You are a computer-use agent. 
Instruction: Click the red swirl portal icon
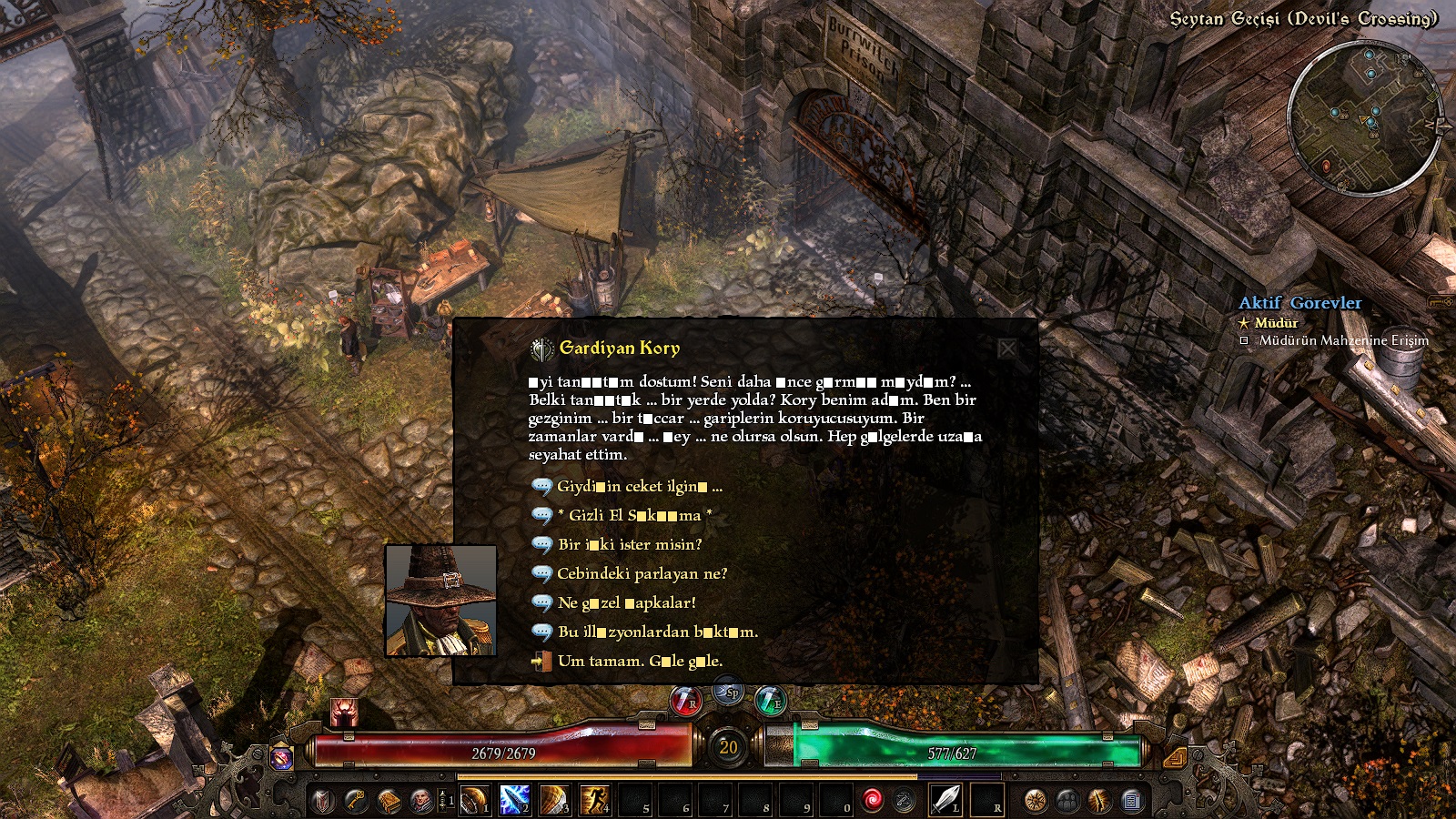click(872, 800)
